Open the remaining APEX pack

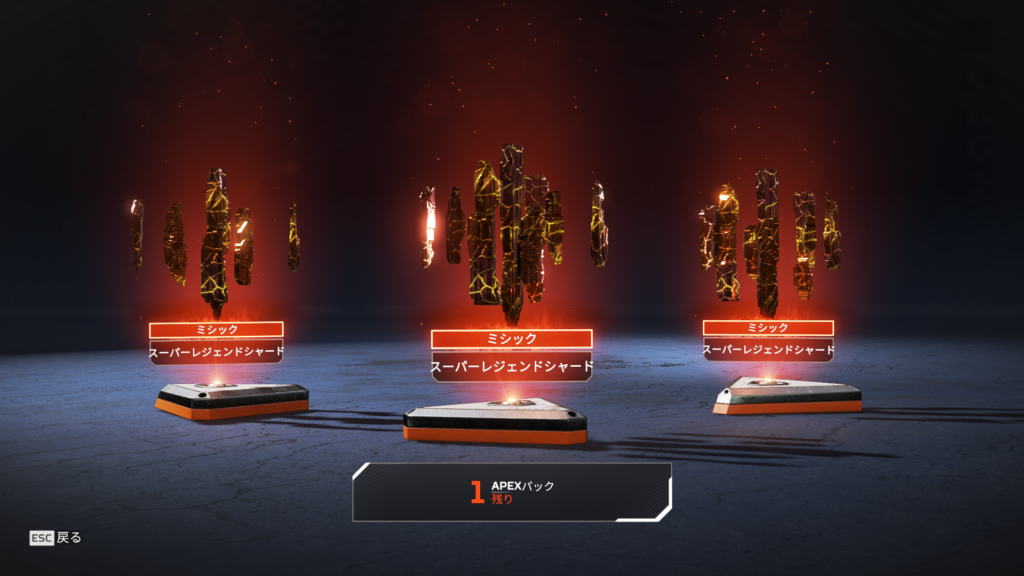pyautogui.click(x=511, y=492)
